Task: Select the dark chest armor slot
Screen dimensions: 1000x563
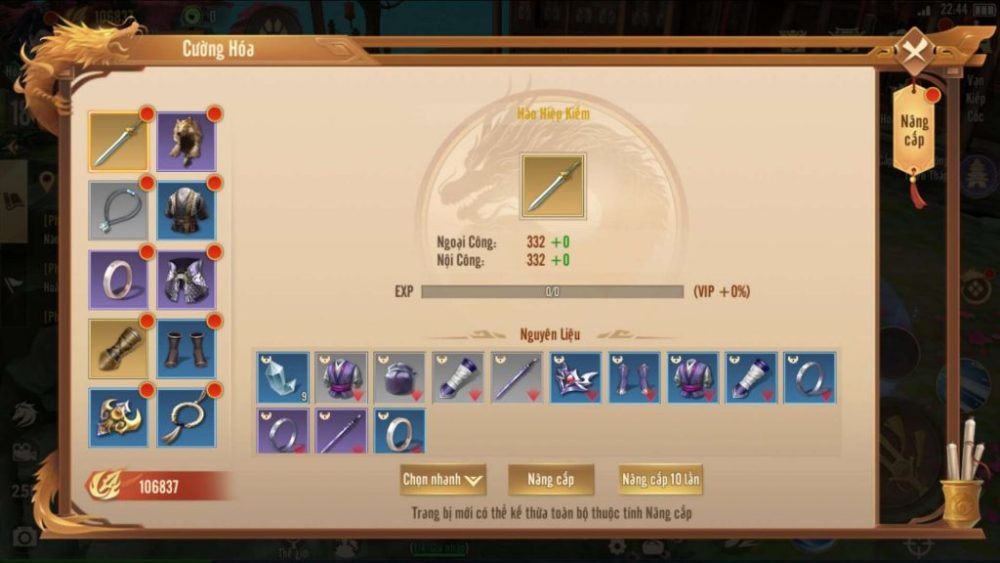Action: point(186,210)
